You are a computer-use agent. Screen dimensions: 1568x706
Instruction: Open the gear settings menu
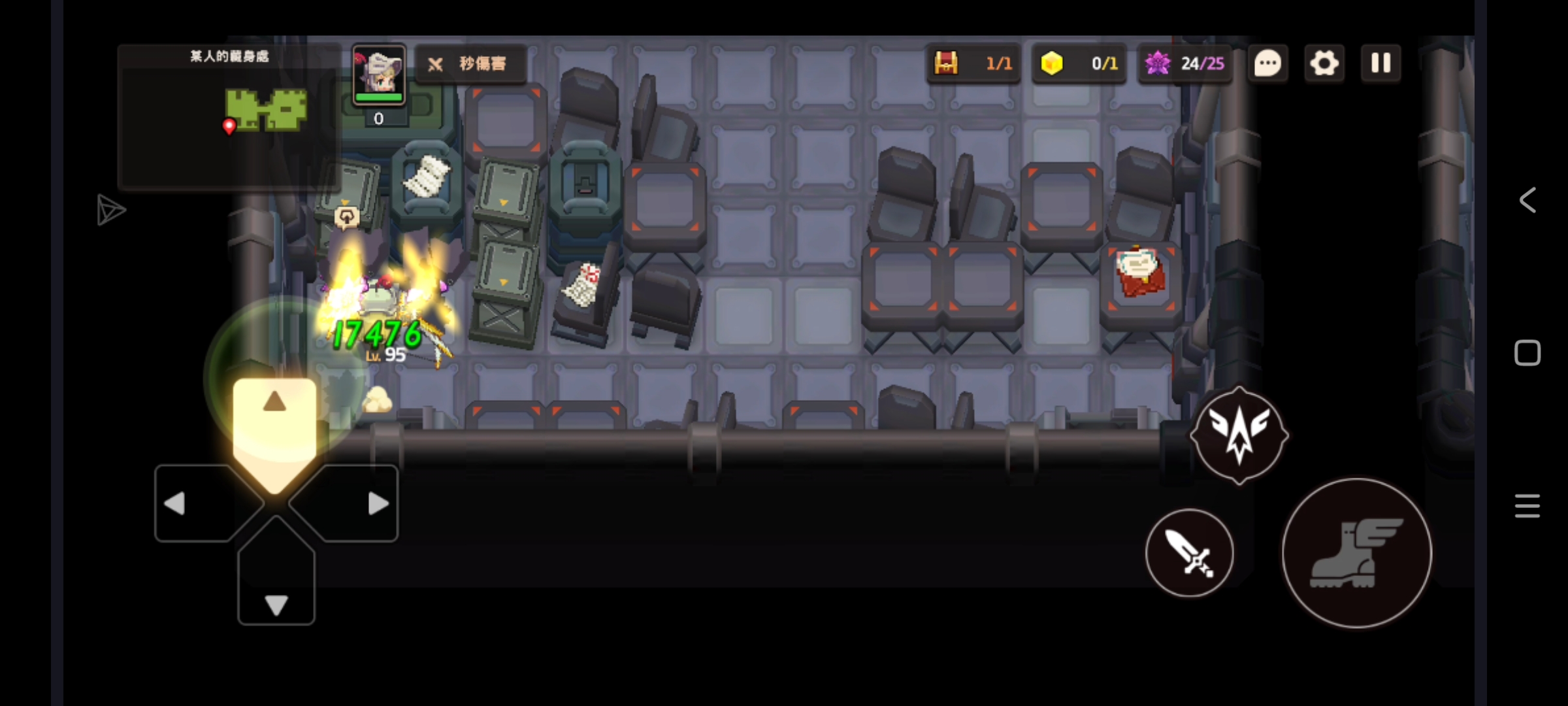(x=1324, y=63)
